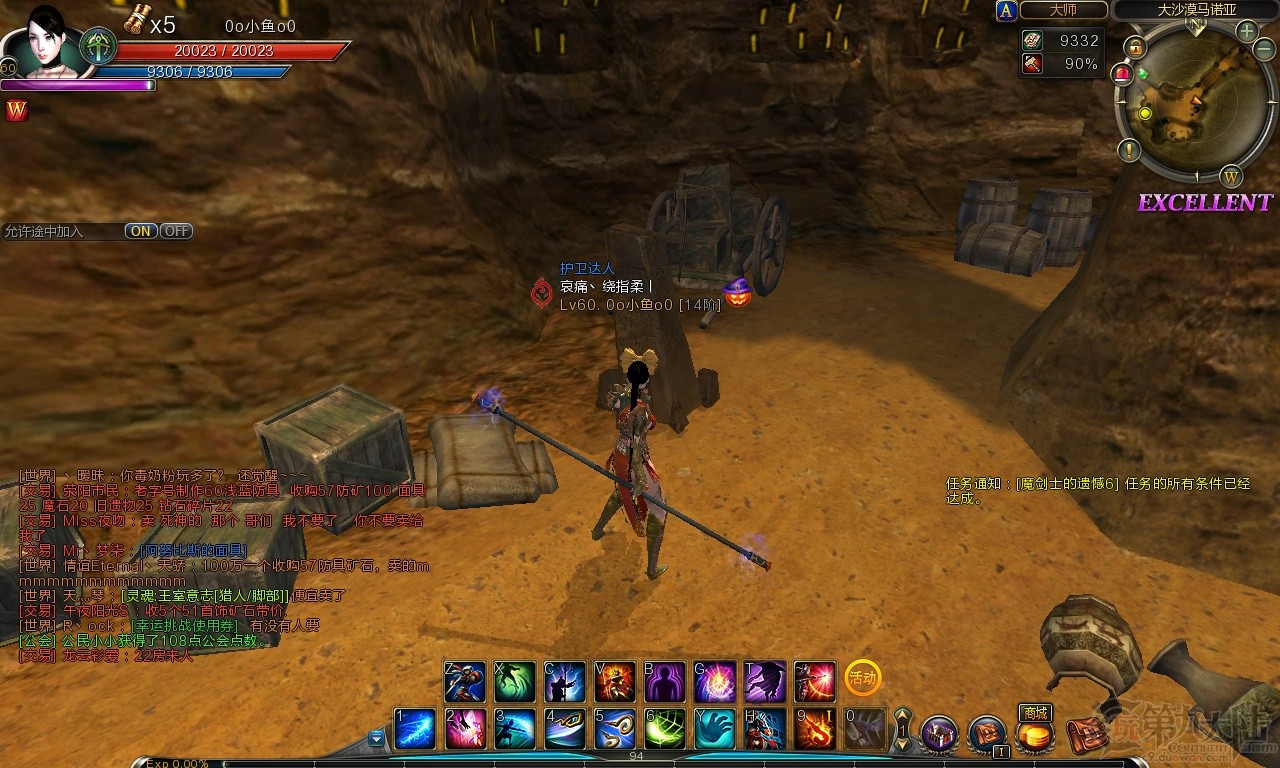Toggle the minimap padlock button
This screenshot has height=768, width=1280.
tap(1135, 47)
